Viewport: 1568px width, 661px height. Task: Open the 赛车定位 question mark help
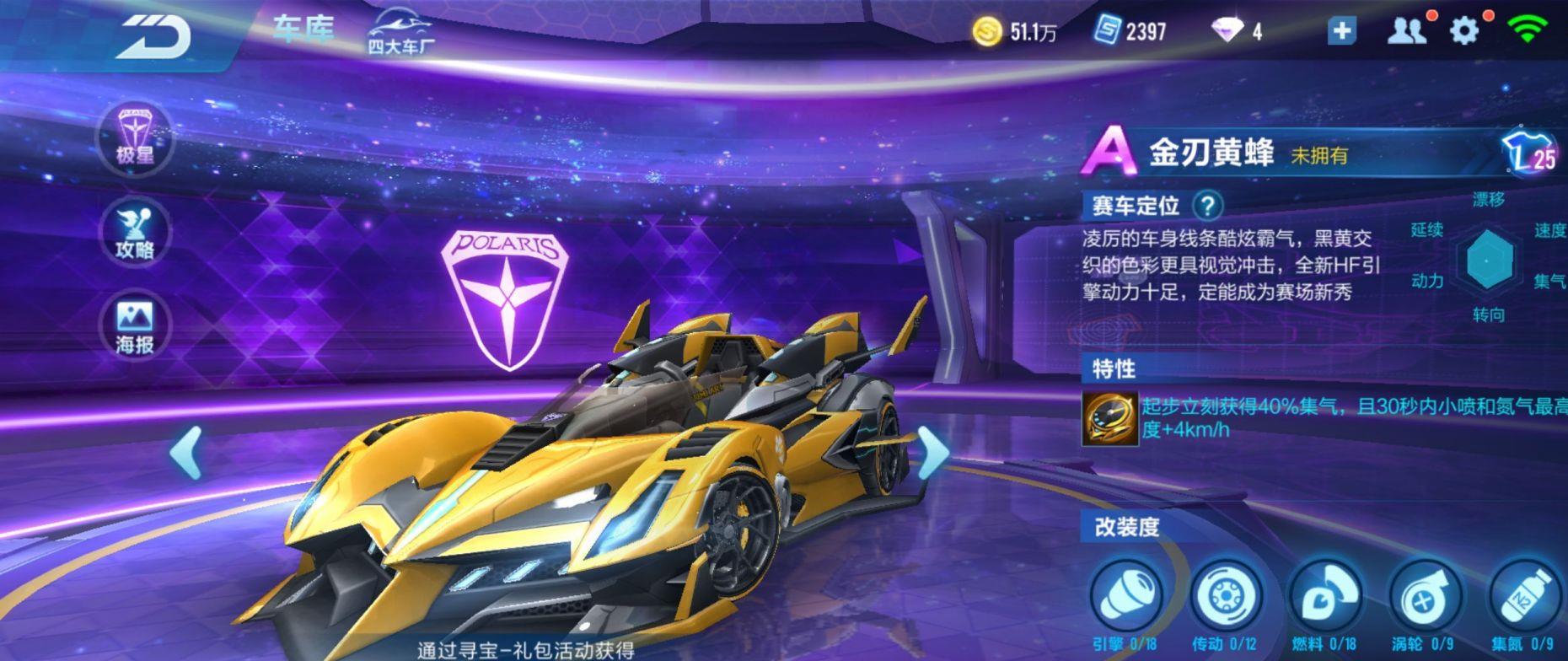pyautogui.click(x=1207, y=205)
